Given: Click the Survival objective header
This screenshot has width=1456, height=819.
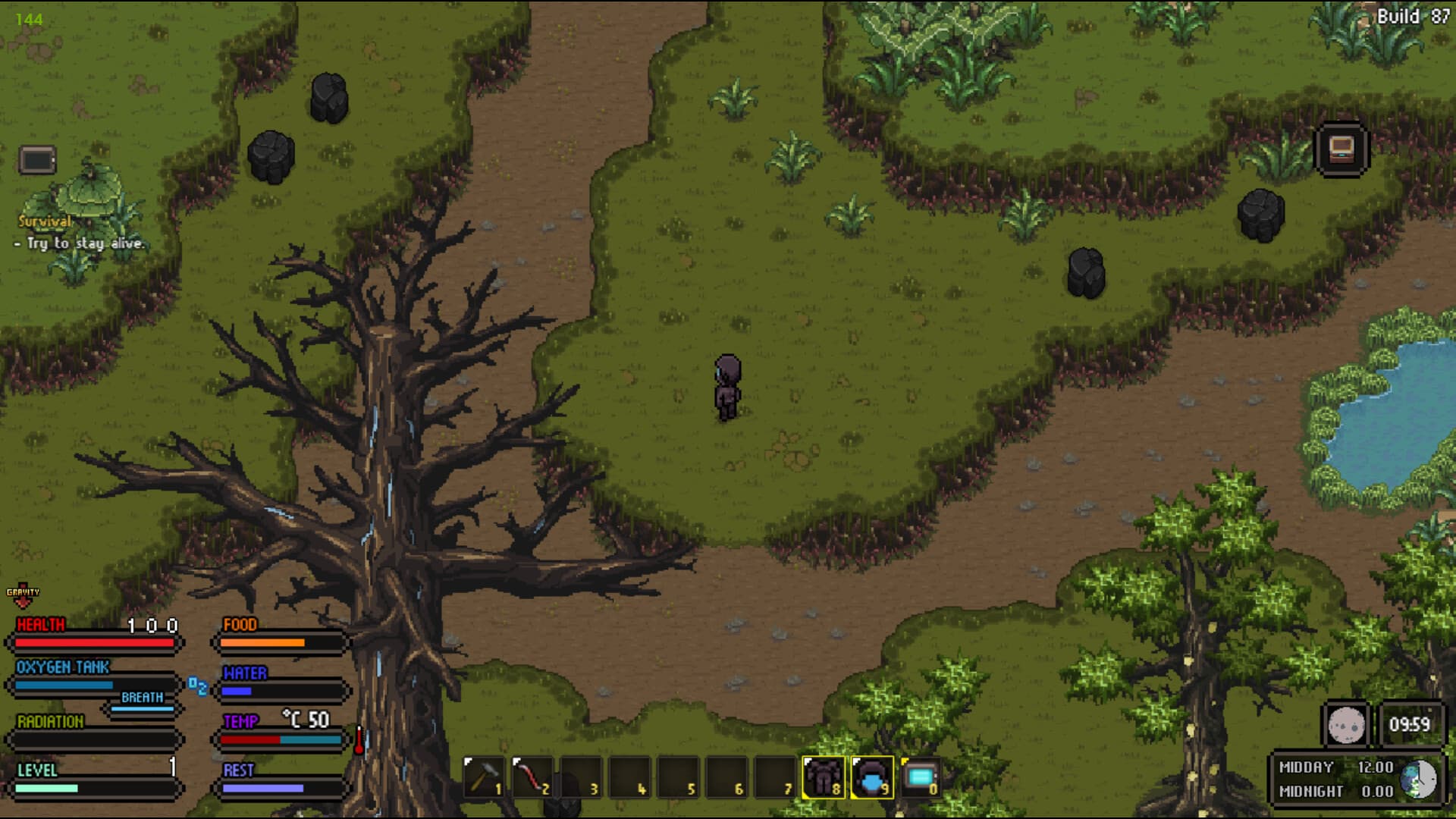Looking at the screenshot, I should (43, 221).
